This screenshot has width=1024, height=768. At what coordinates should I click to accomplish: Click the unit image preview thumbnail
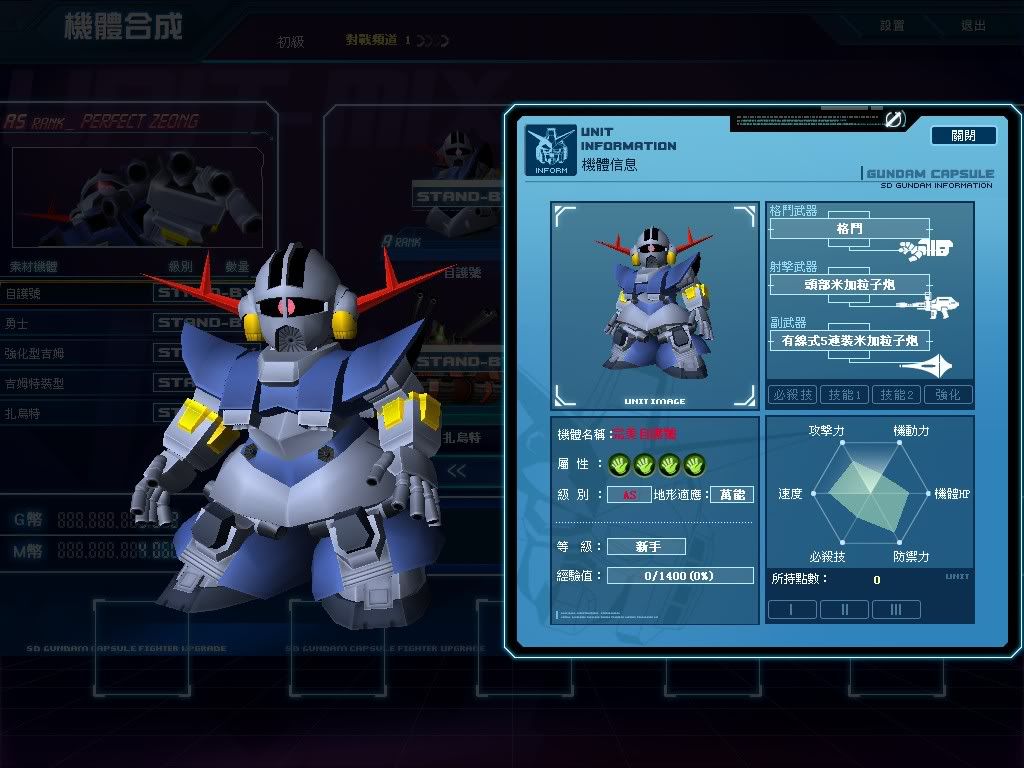tap(654, 305)
